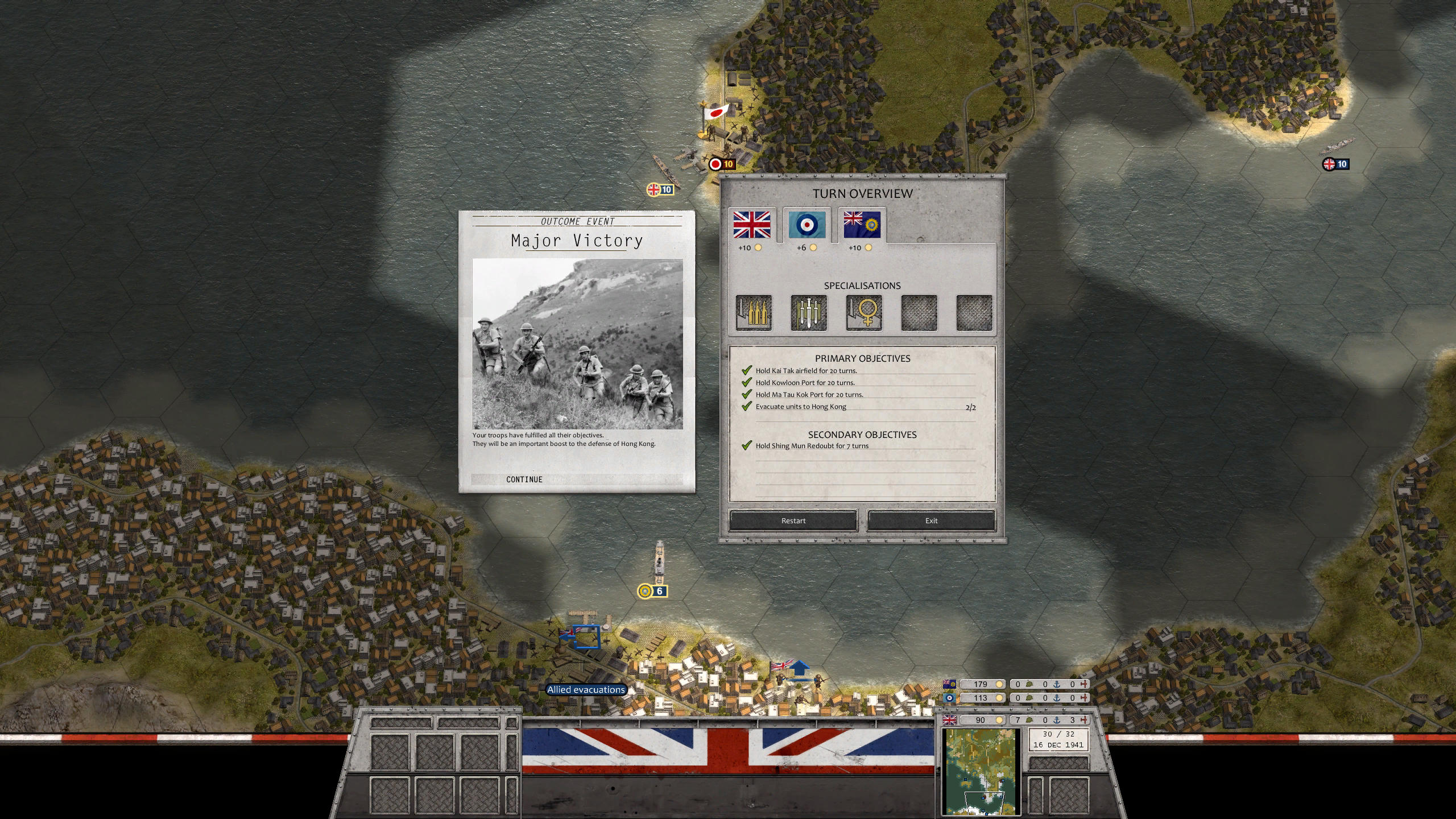Toggle the checkmark beside Hold Shing Mun Redoubt
This screenshot has height=819, width=1456.
click(x=746, y=446)
